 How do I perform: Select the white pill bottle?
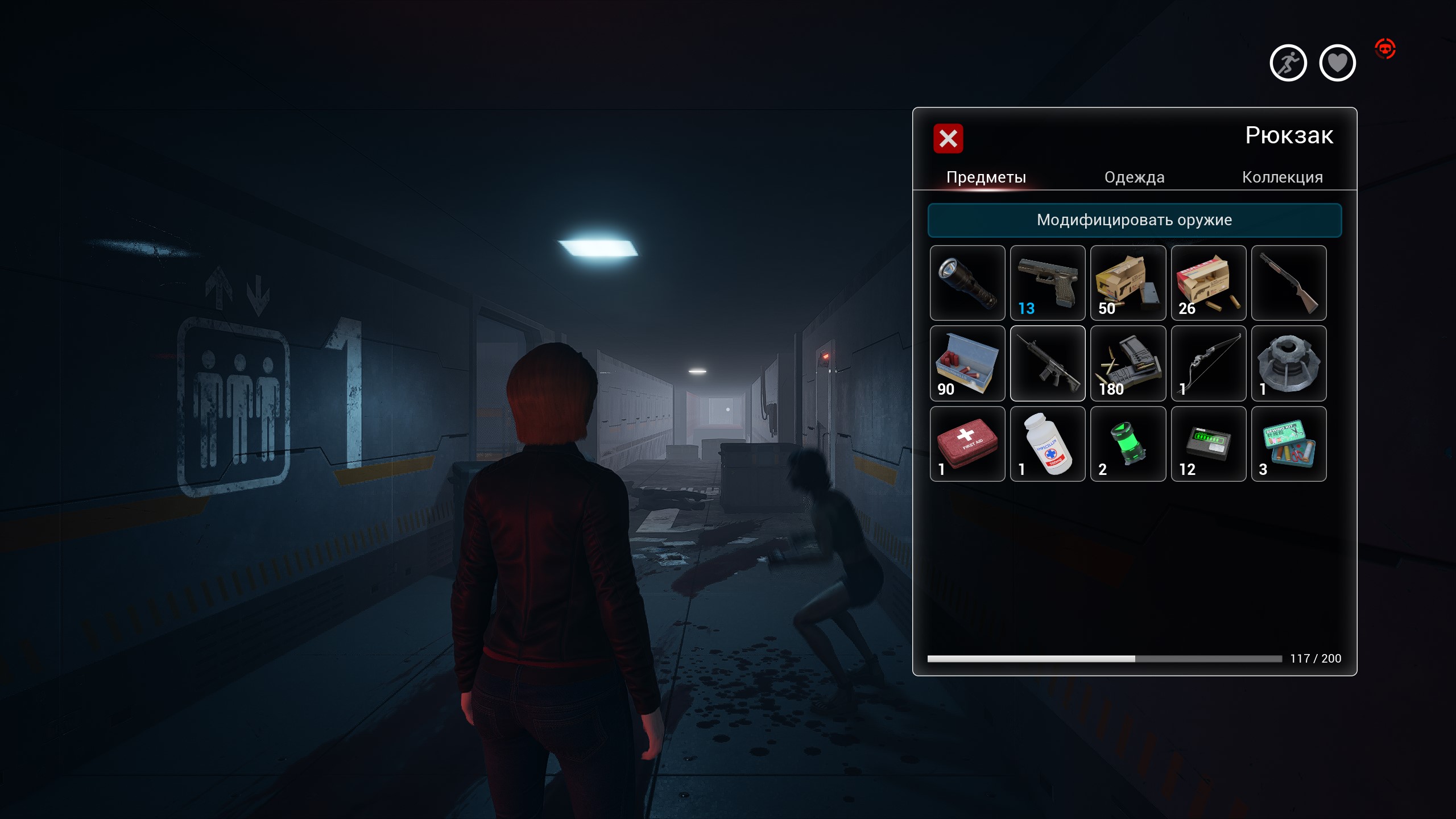pyautogui.click(x=1047, y=444)
